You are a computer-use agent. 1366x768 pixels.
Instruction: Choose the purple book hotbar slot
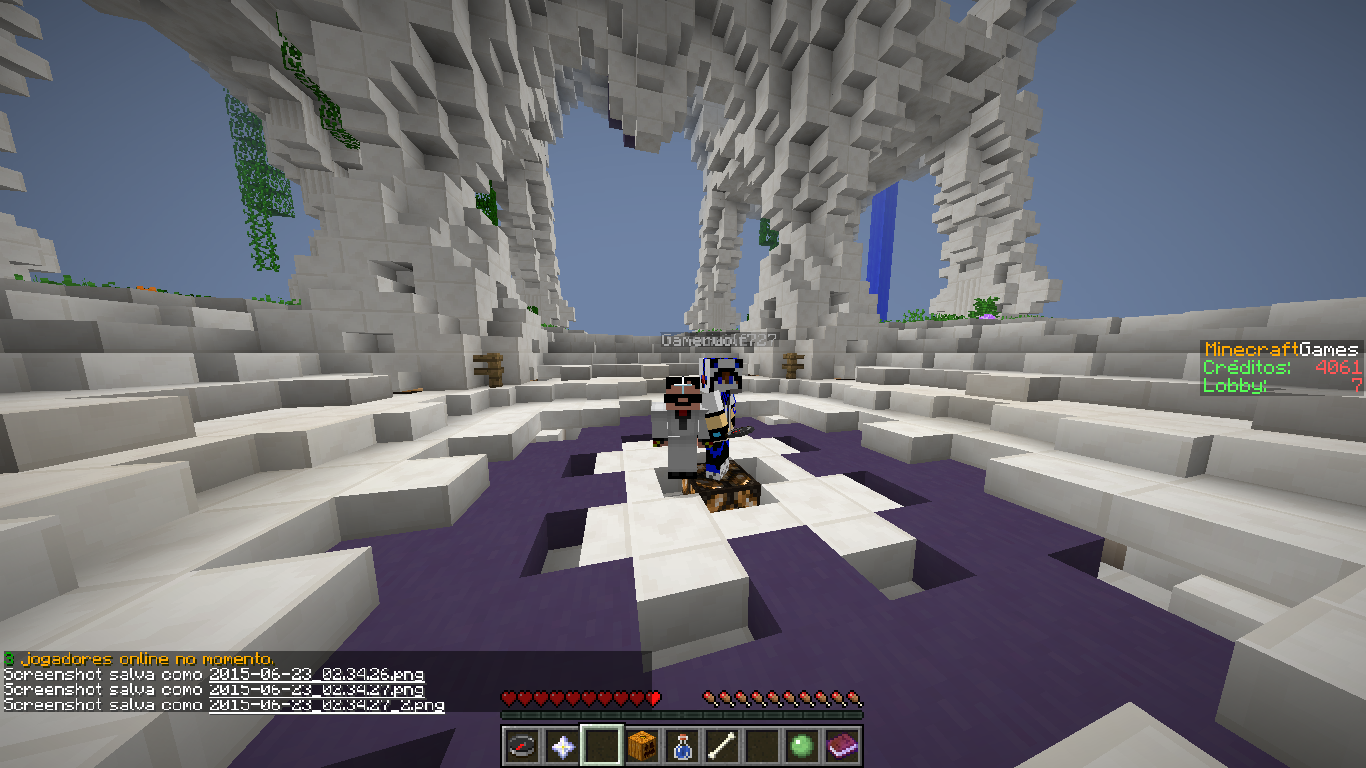point(842,745)
